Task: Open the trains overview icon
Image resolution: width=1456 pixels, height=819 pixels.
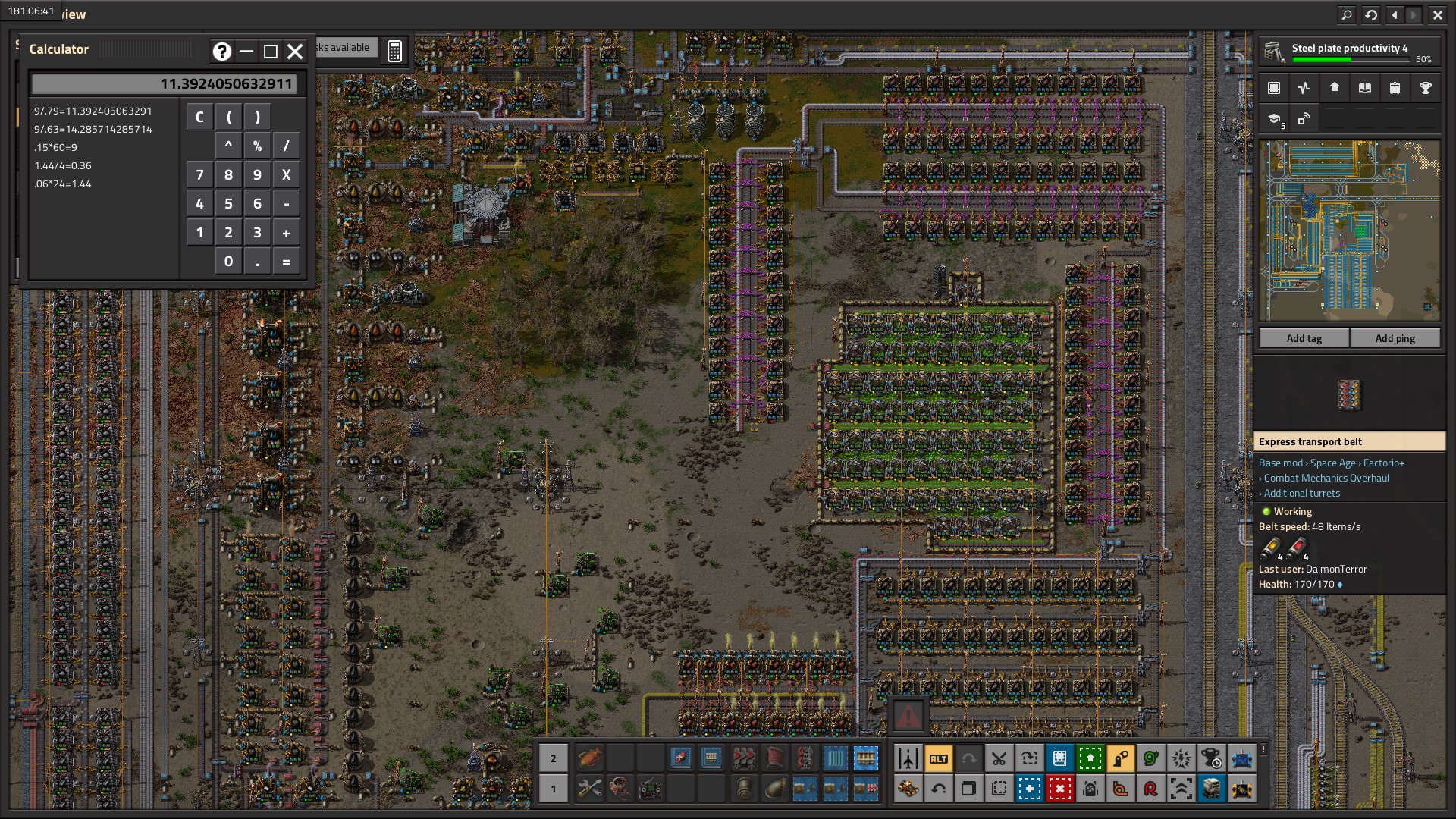Action: pos(1395,88)
